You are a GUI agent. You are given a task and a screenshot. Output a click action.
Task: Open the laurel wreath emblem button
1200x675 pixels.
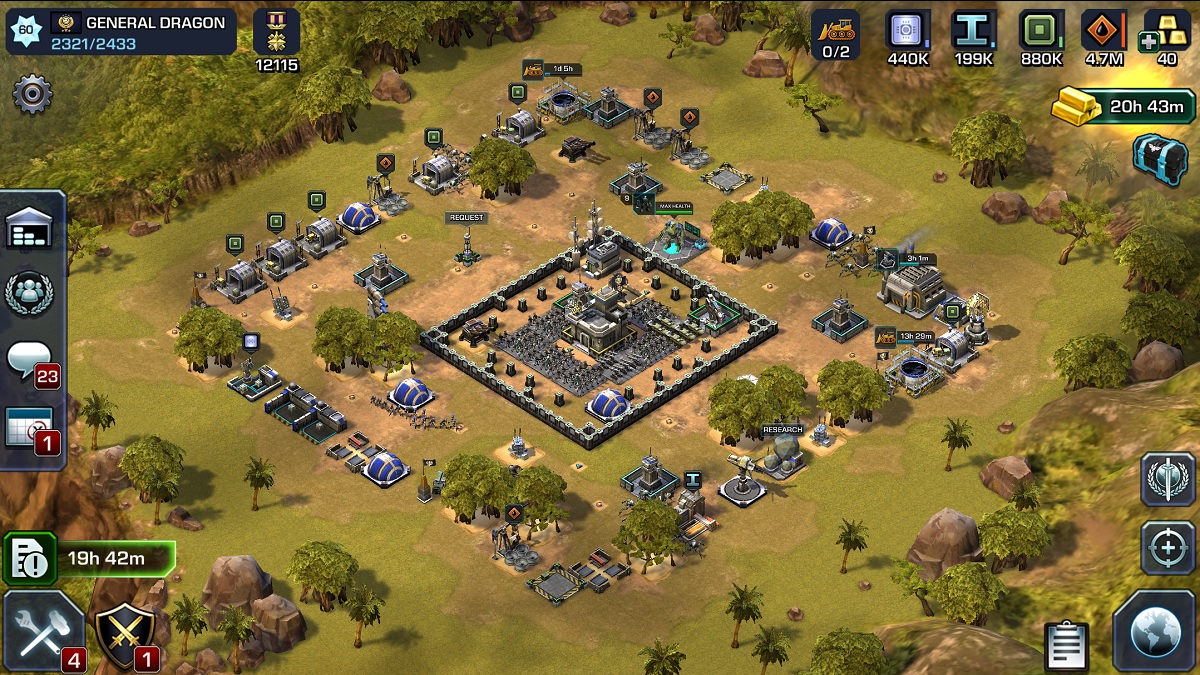click(1168, 480)
